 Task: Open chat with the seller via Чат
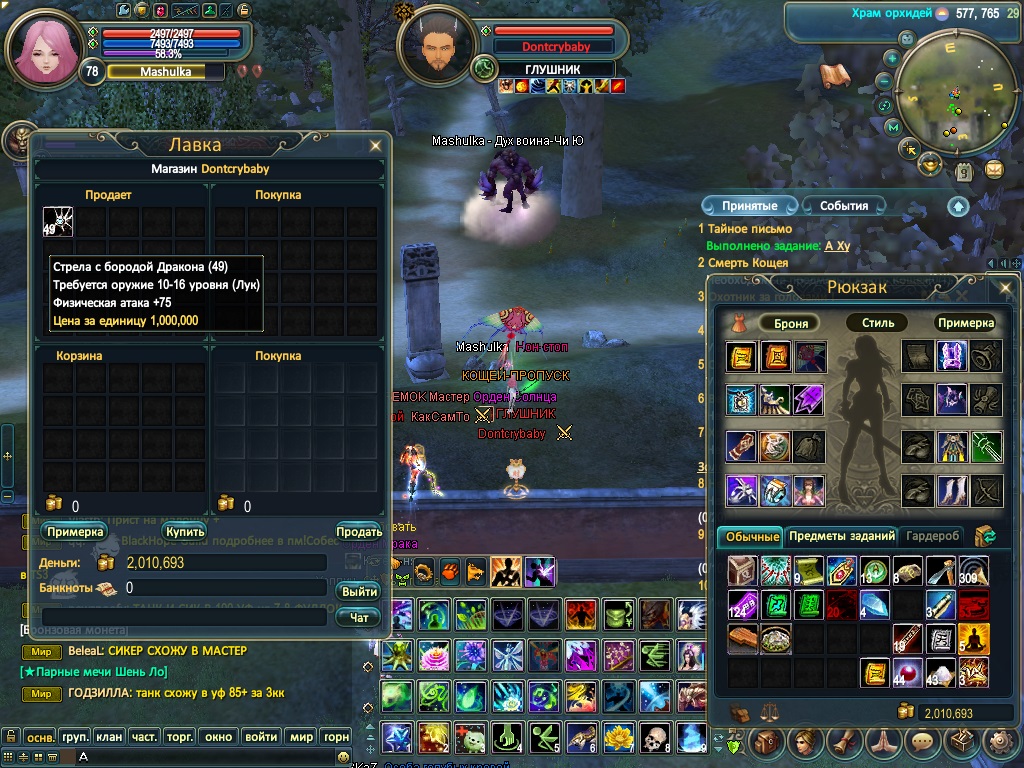359,618
